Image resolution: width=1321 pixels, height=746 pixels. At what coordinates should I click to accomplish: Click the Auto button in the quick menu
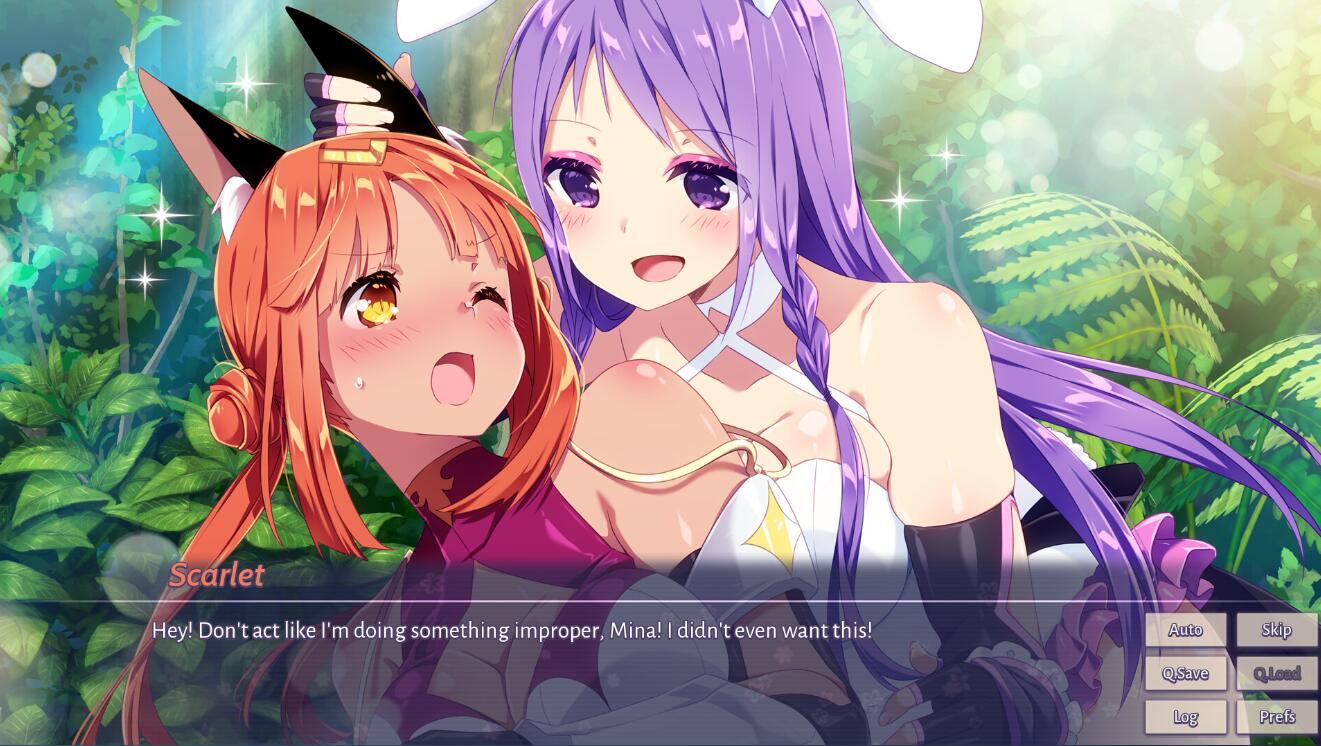1186,630
